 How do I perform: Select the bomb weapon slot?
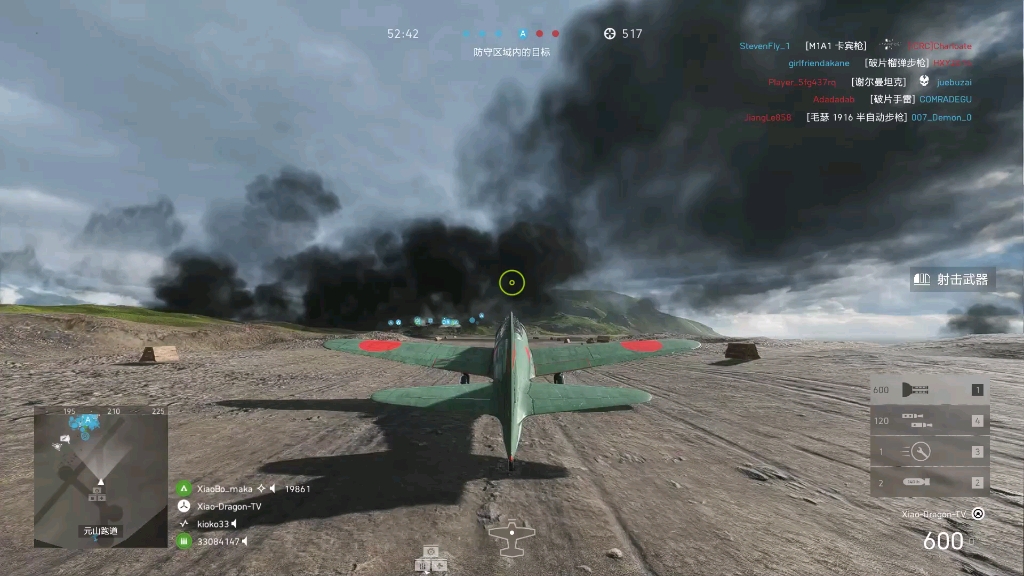point(929,483)
